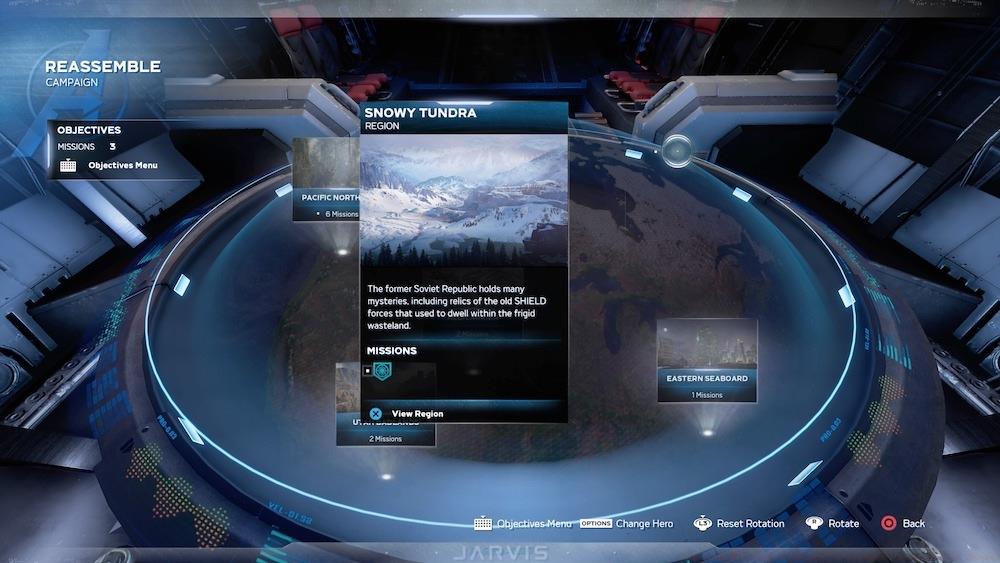Image resolution: width=1000 pixels, height=563 pixels.
Task: Select the glowing circular marker on the globe ring
Action: click(x=677, y=150)
